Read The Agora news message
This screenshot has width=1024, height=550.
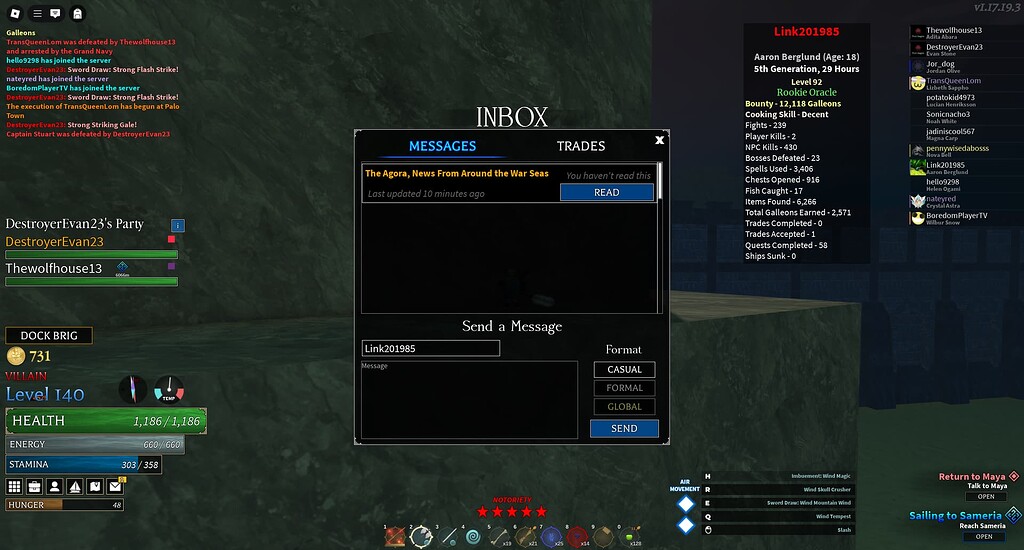(x=606, y=192)
